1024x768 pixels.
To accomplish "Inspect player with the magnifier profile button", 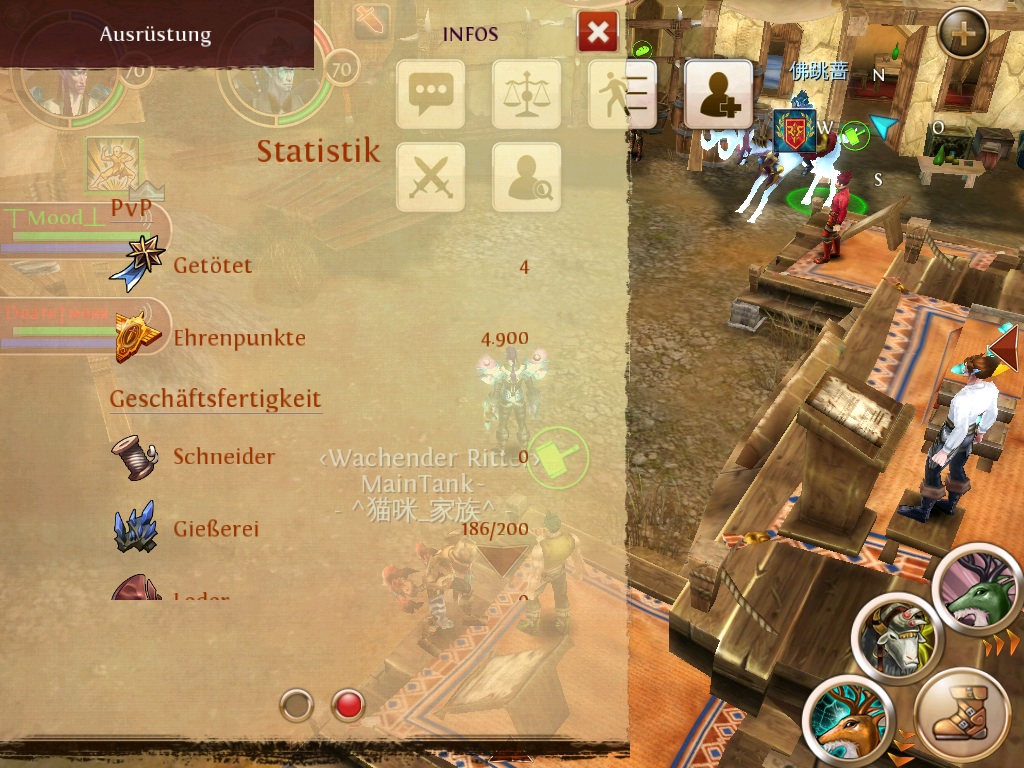I will coord(526,178).
